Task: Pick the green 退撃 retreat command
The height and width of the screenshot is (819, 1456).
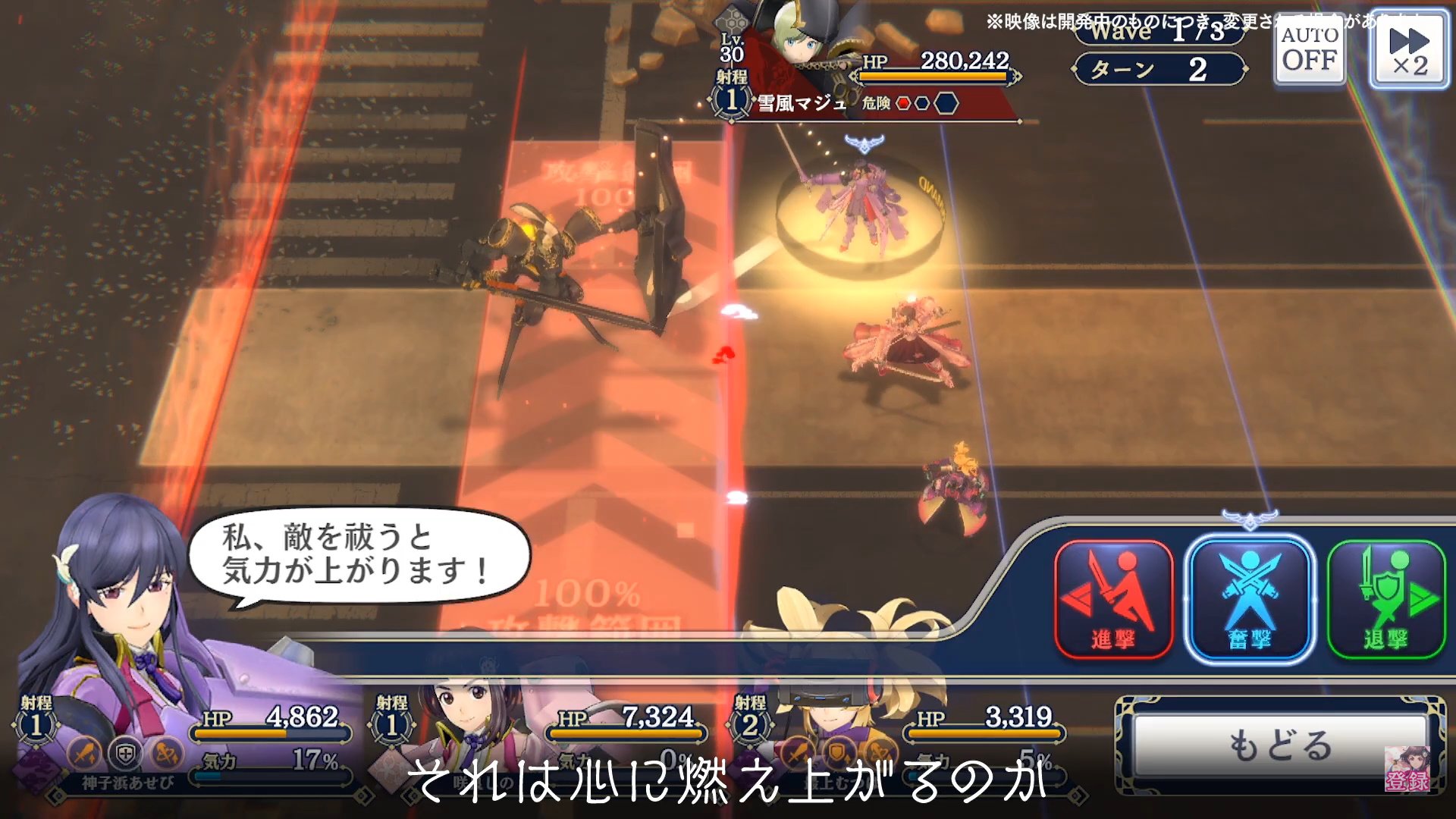Action: pos(1385,599)
